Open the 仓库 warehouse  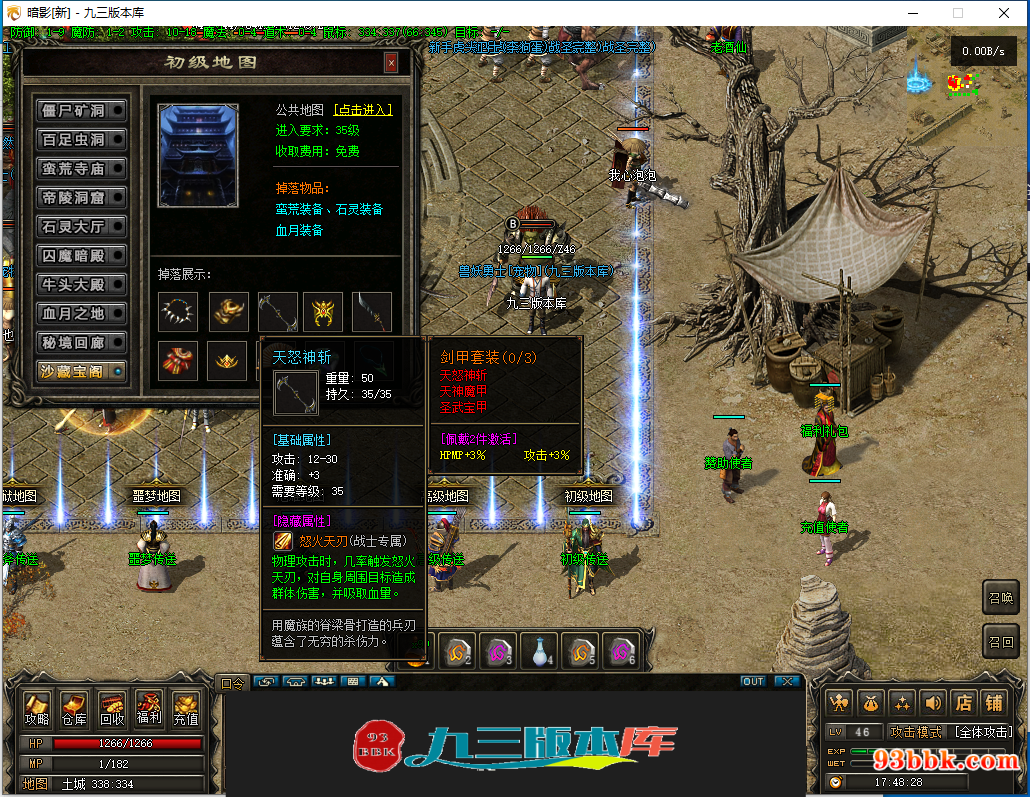point(74,710)
